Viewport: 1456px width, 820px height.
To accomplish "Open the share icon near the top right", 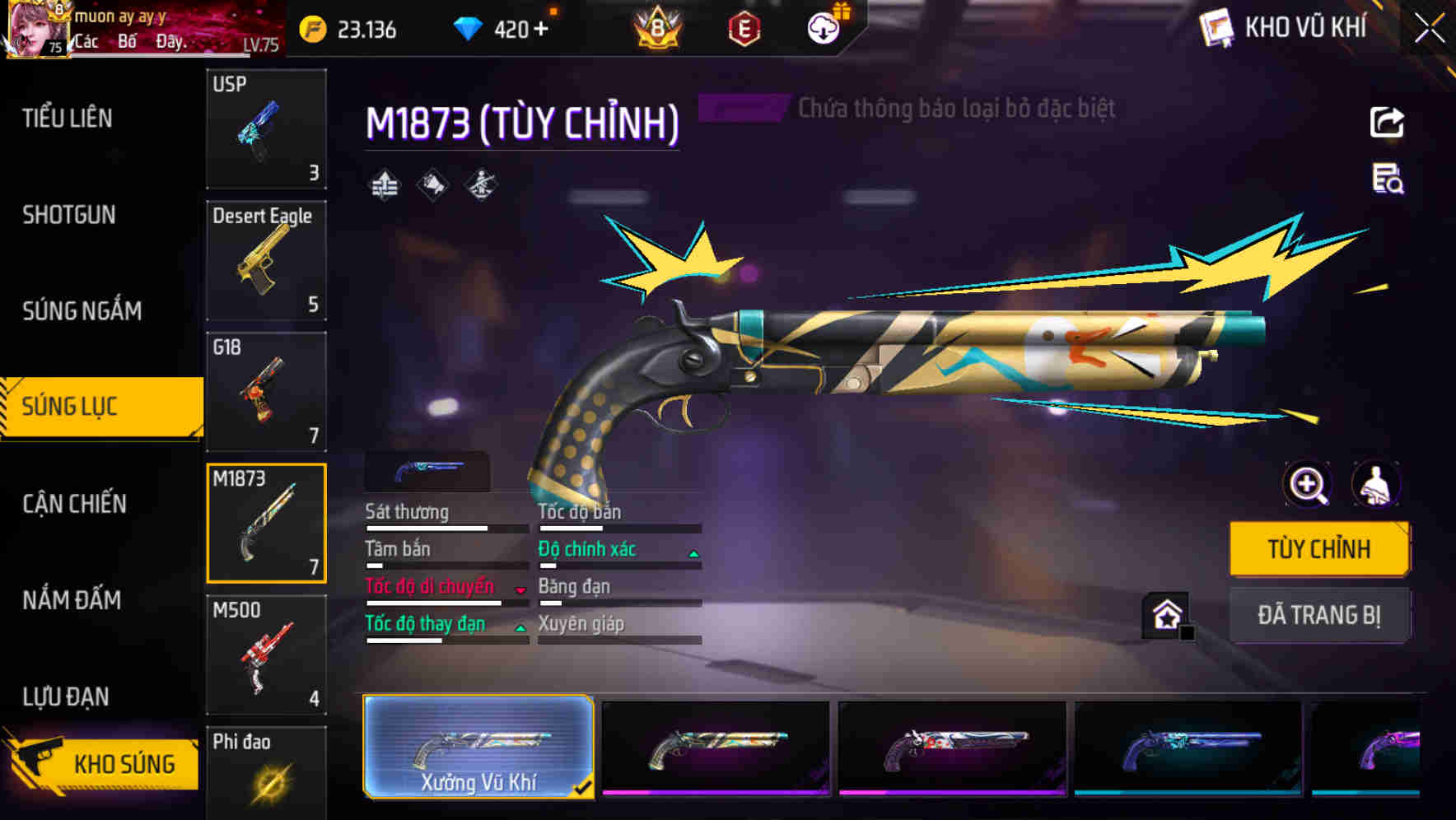I will (x=1386, y=122).
